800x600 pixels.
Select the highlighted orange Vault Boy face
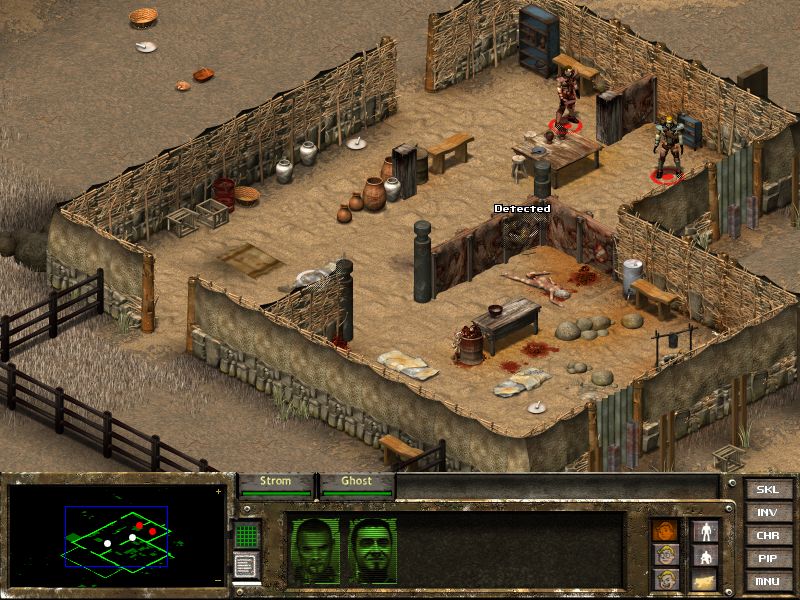point(664,530)
